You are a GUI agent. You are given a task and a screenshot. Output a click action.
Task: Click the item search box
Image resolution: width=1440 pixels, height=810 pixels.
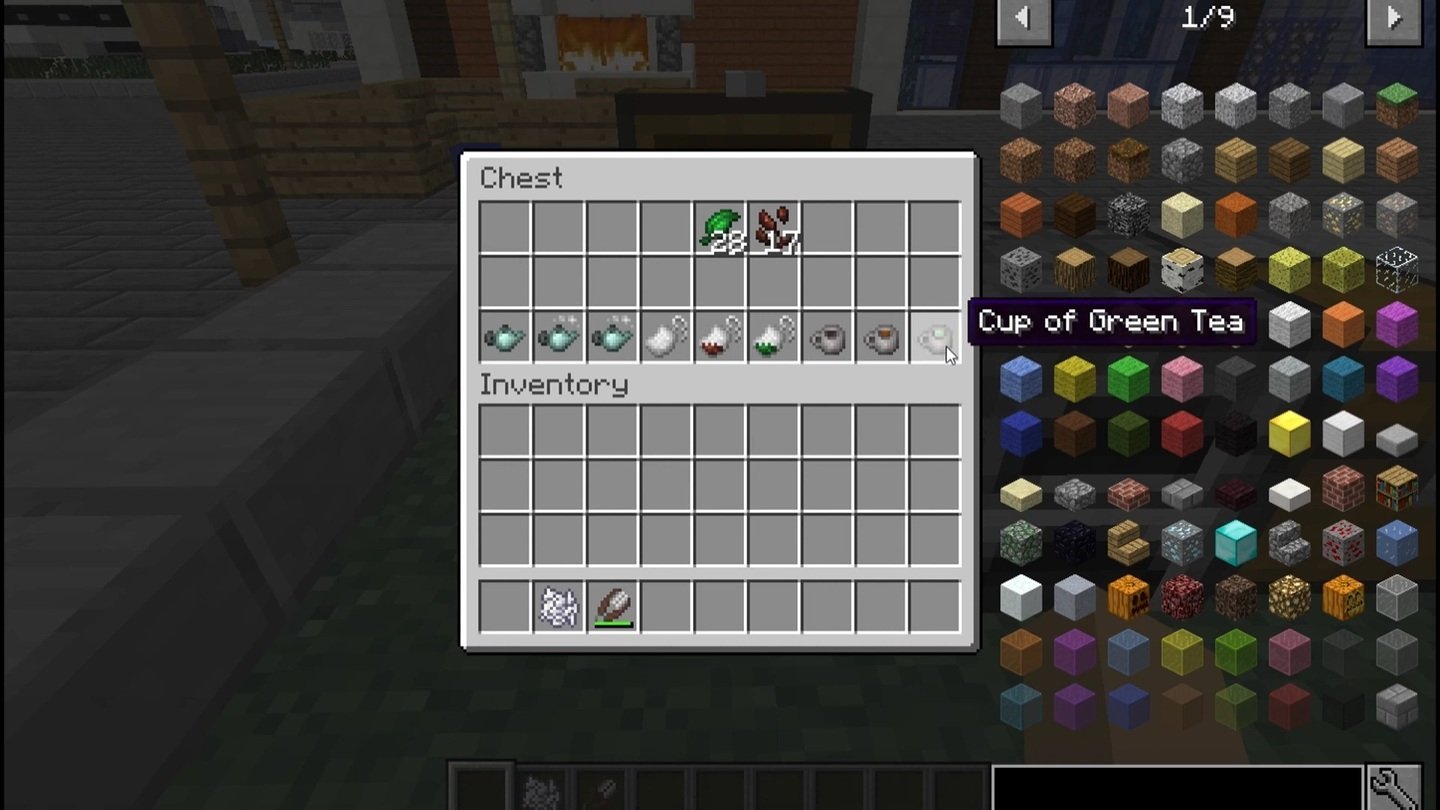[1177, 788]
